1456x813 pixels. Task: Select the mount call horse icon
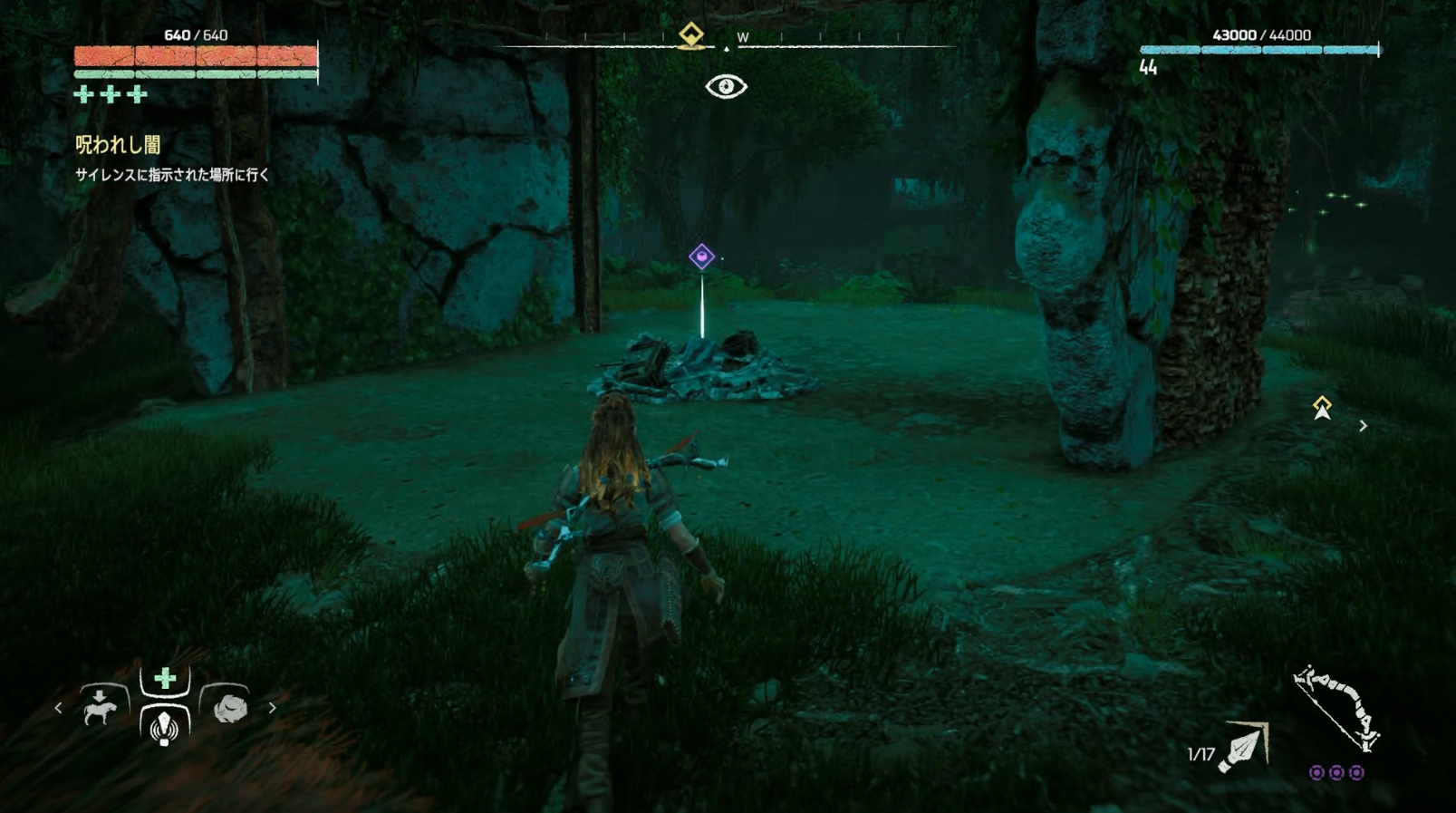(x=101, y=706)
